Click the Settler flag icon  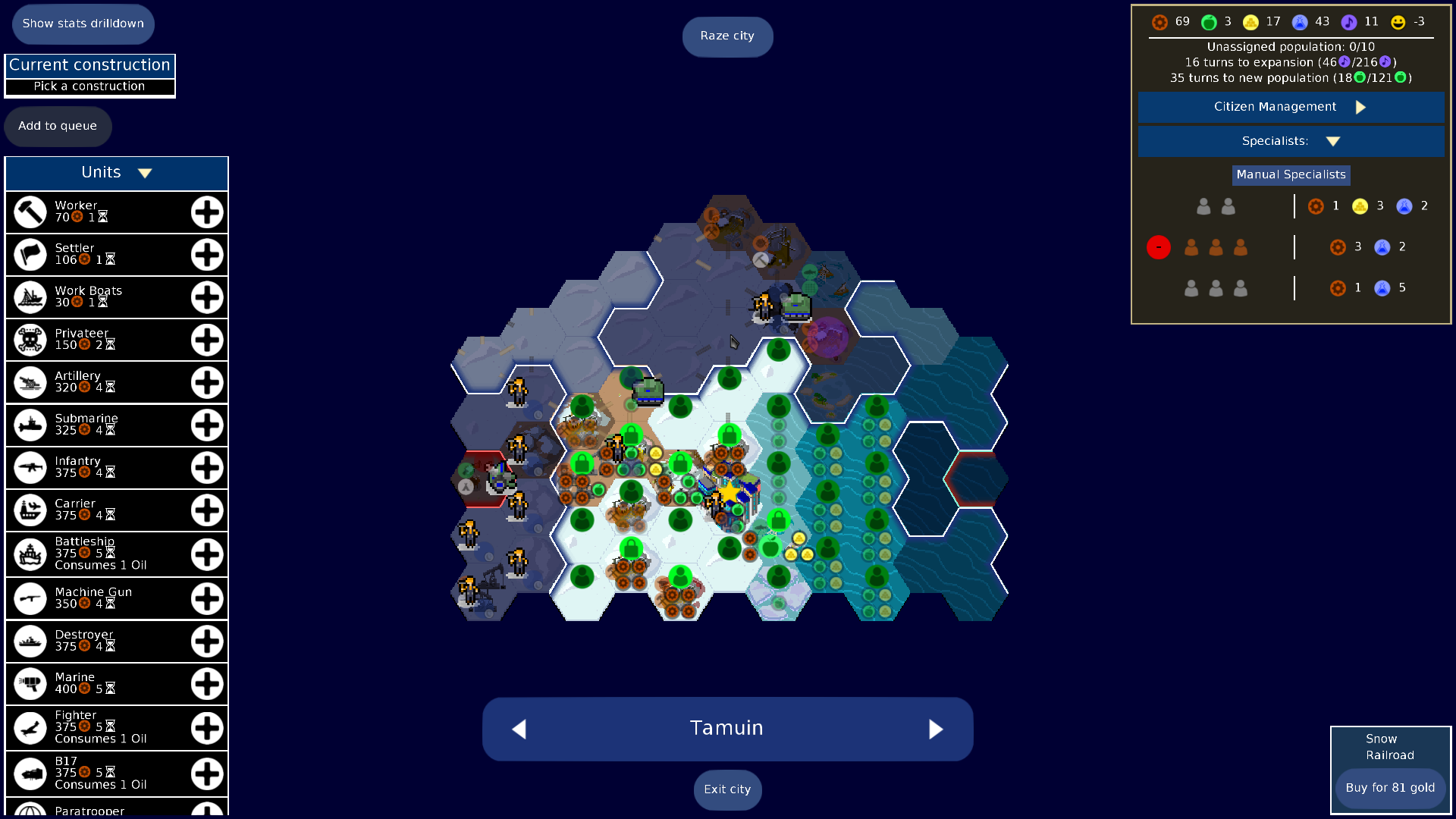pos(30,254)
